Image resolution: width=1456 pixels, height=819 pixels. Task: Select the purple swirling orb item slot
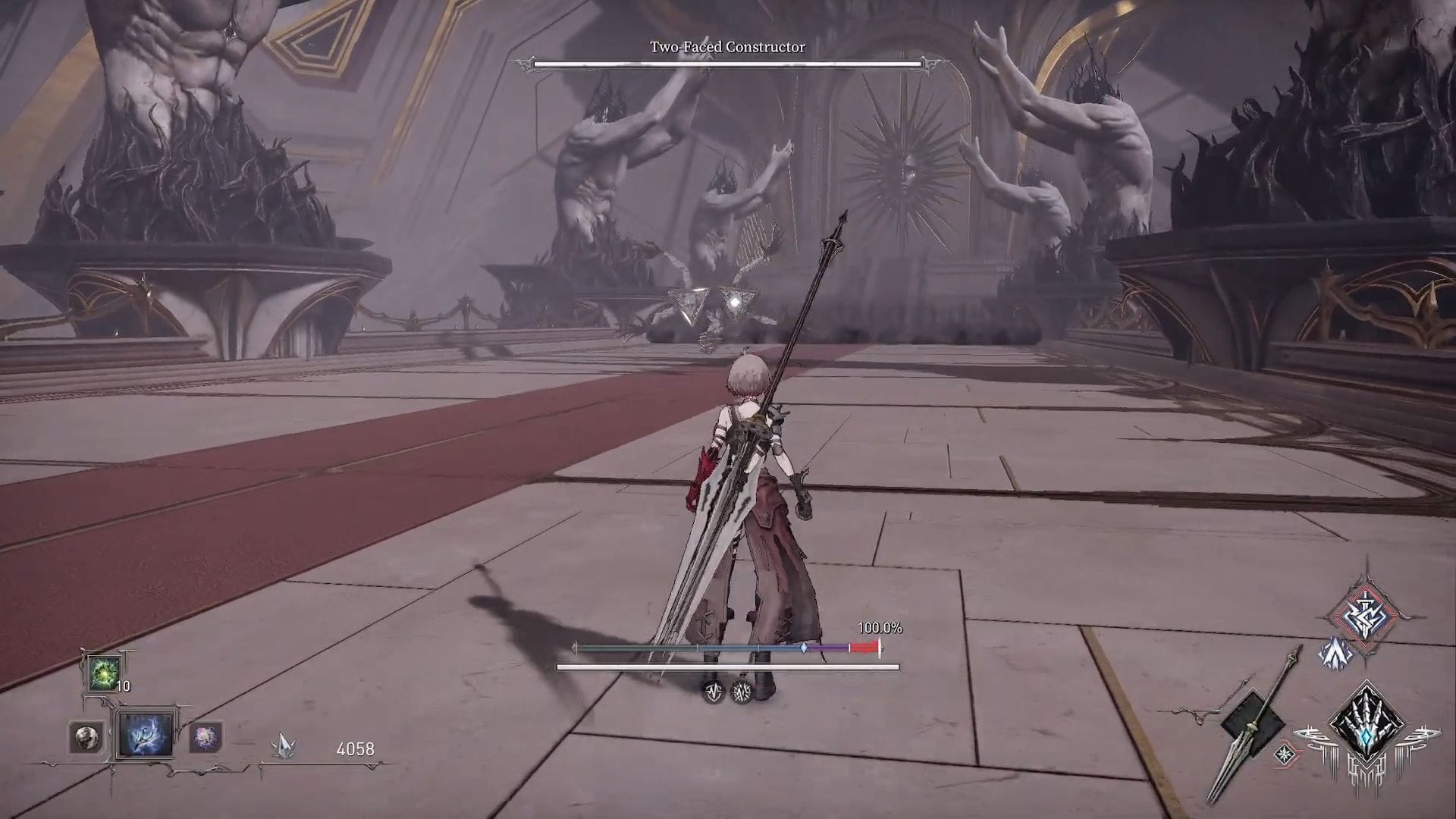(205, 737)
